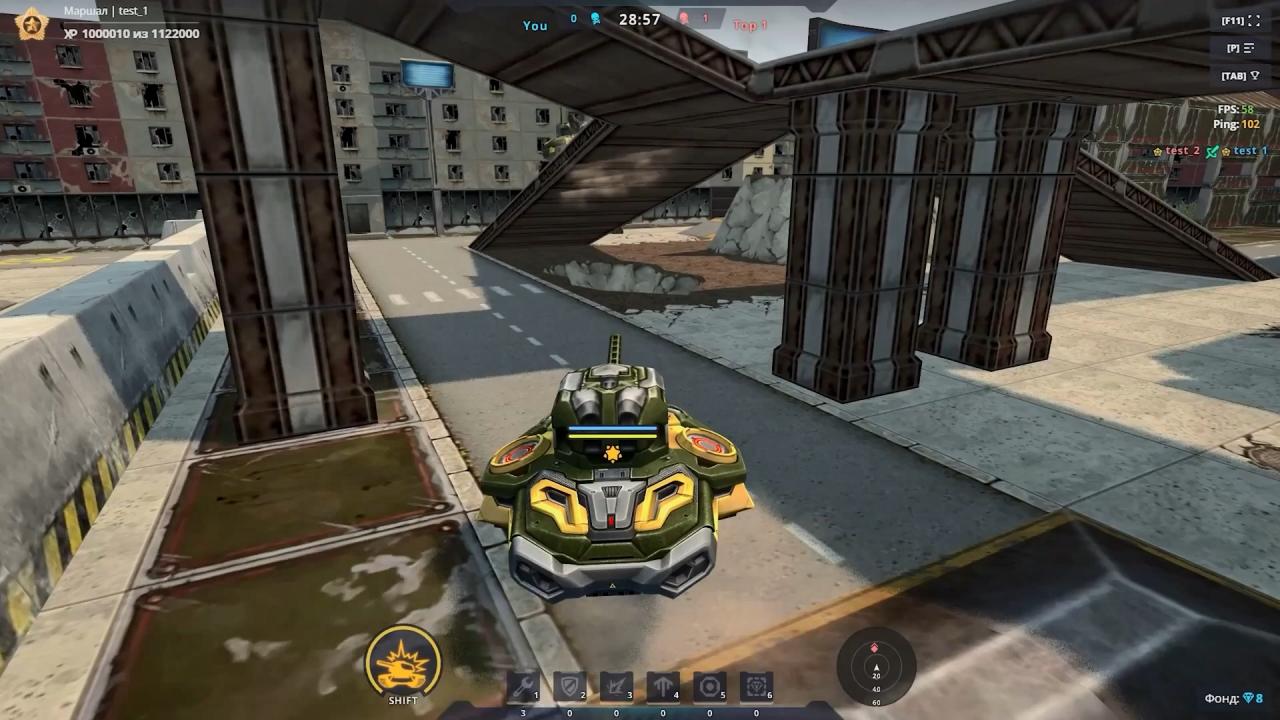Screen dimensions: 1280x720
Task: Click the tank's blue health bar
Action: 611,427
